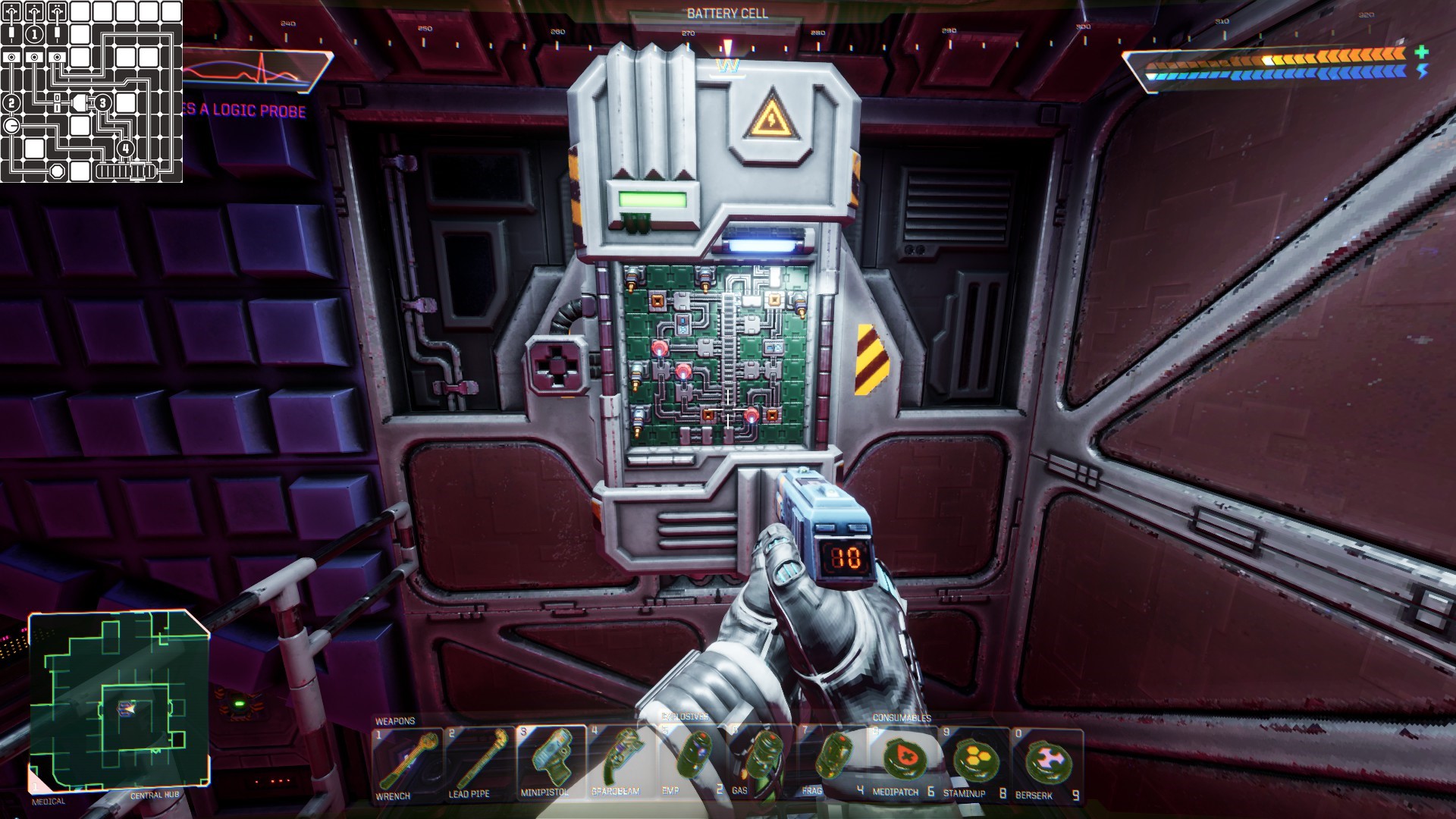Choose the Minipistol hotbar slot
Viewport: 1456px width, 819px height.
click(551, 762)
